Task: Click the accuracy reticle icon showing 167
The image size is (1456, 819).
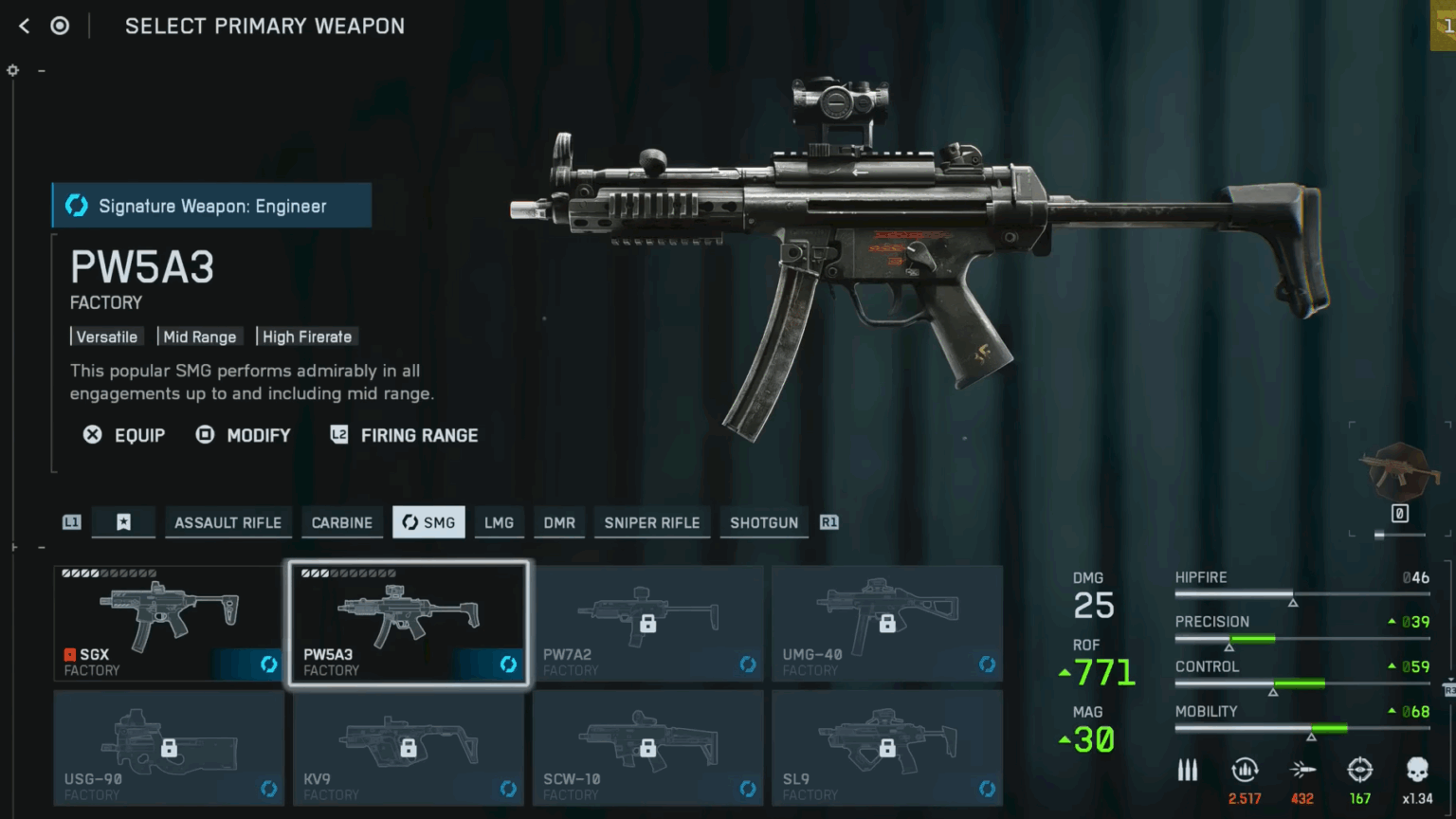Action: [1360, 771]
